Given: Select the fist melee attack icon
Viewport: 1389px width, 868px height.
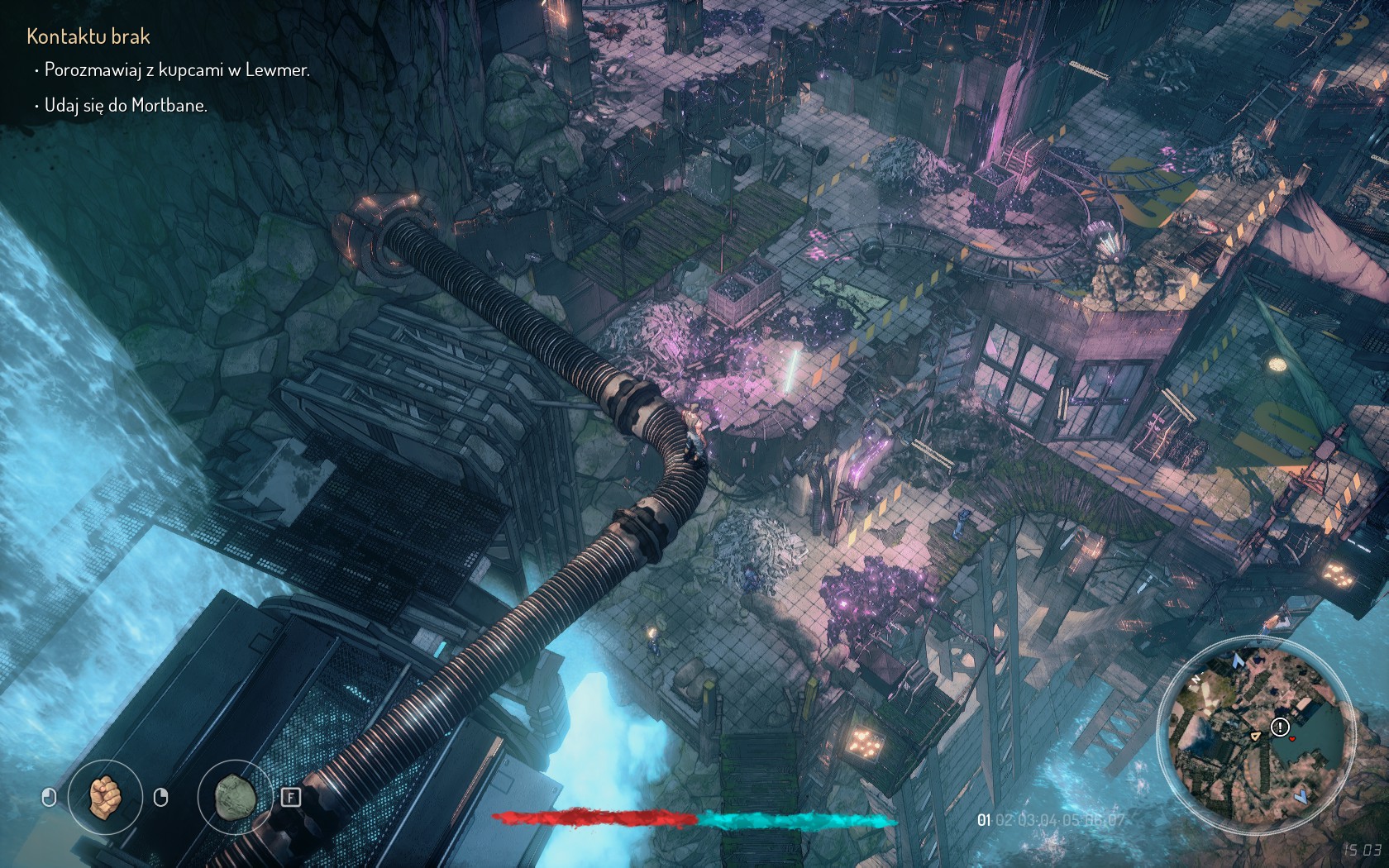Looking at the screenshot, I should point(104,797).
